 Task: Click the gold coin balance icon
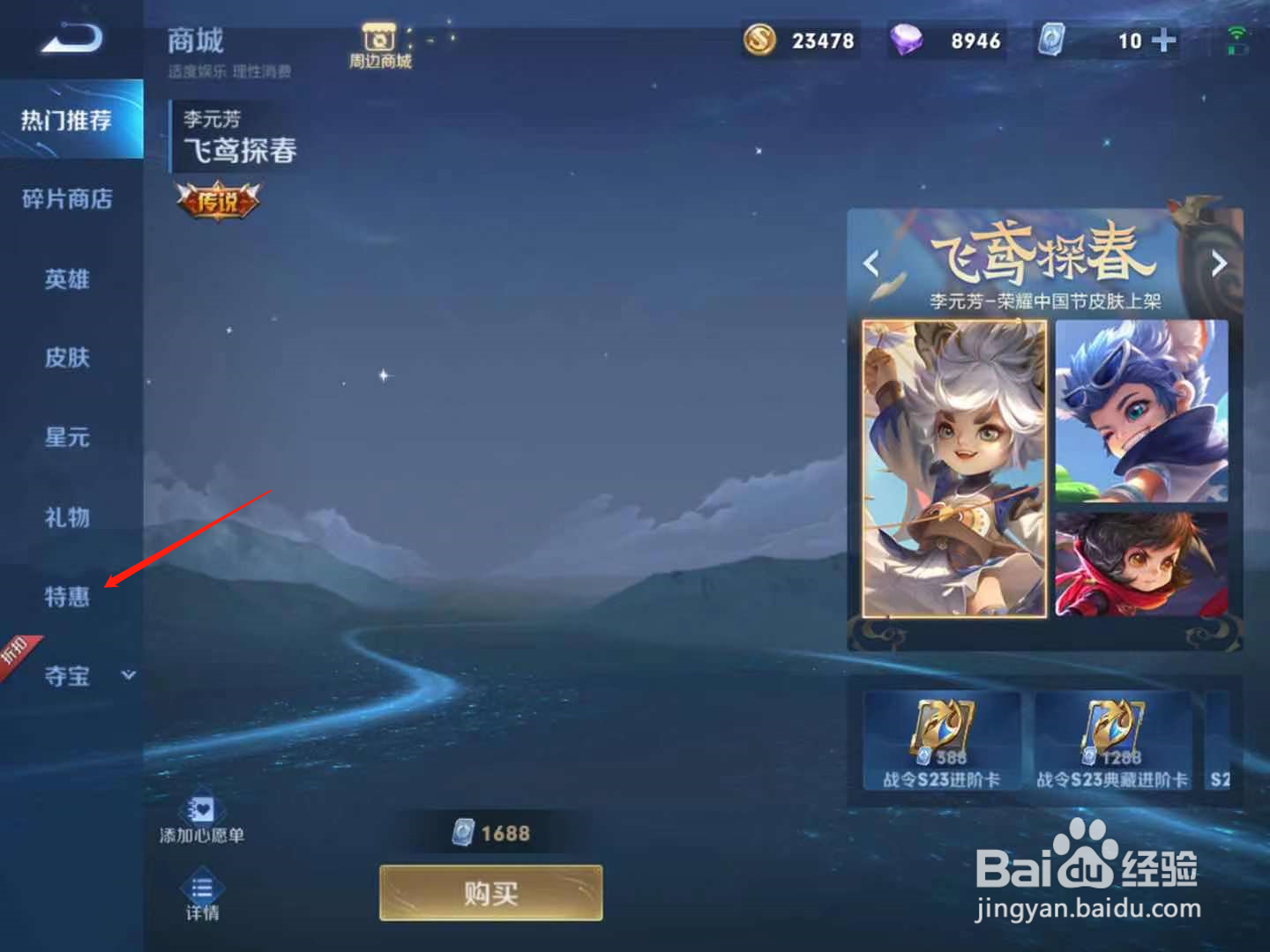[760, 40]
